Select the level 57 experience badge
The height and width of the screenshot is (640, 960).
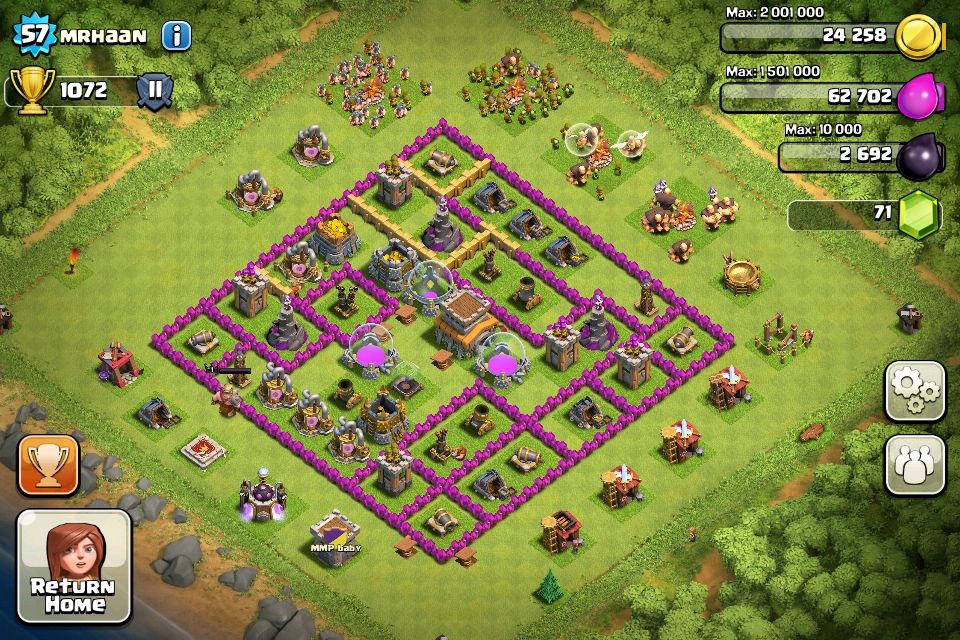click(33, 36)
